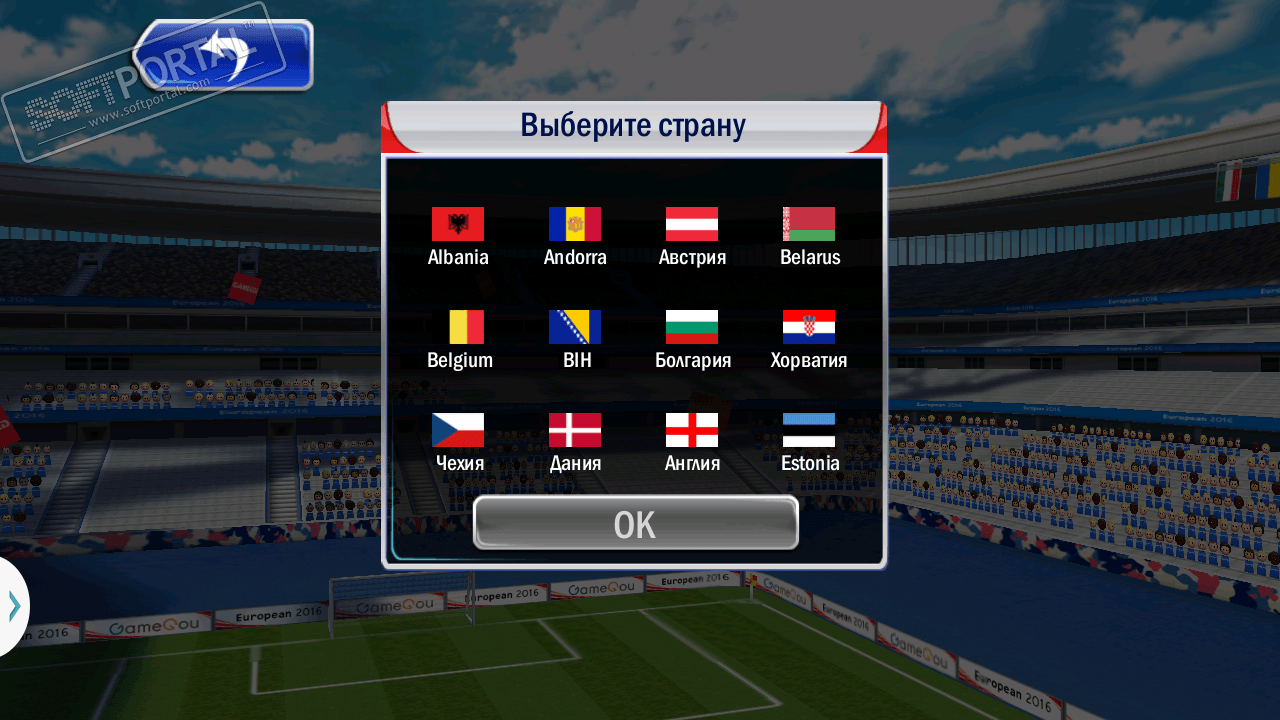
Task: Pick Болгария from the country grid
Action: click(692, 328)
